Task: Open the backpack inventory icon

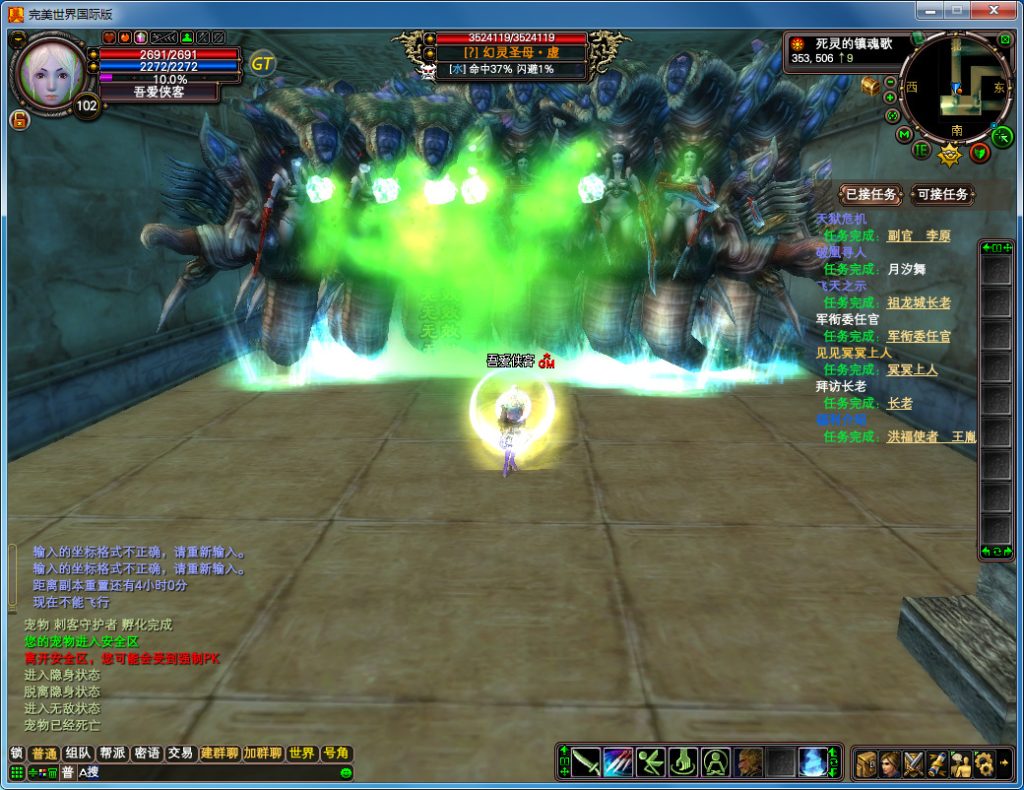Action: tap(866, 763)
